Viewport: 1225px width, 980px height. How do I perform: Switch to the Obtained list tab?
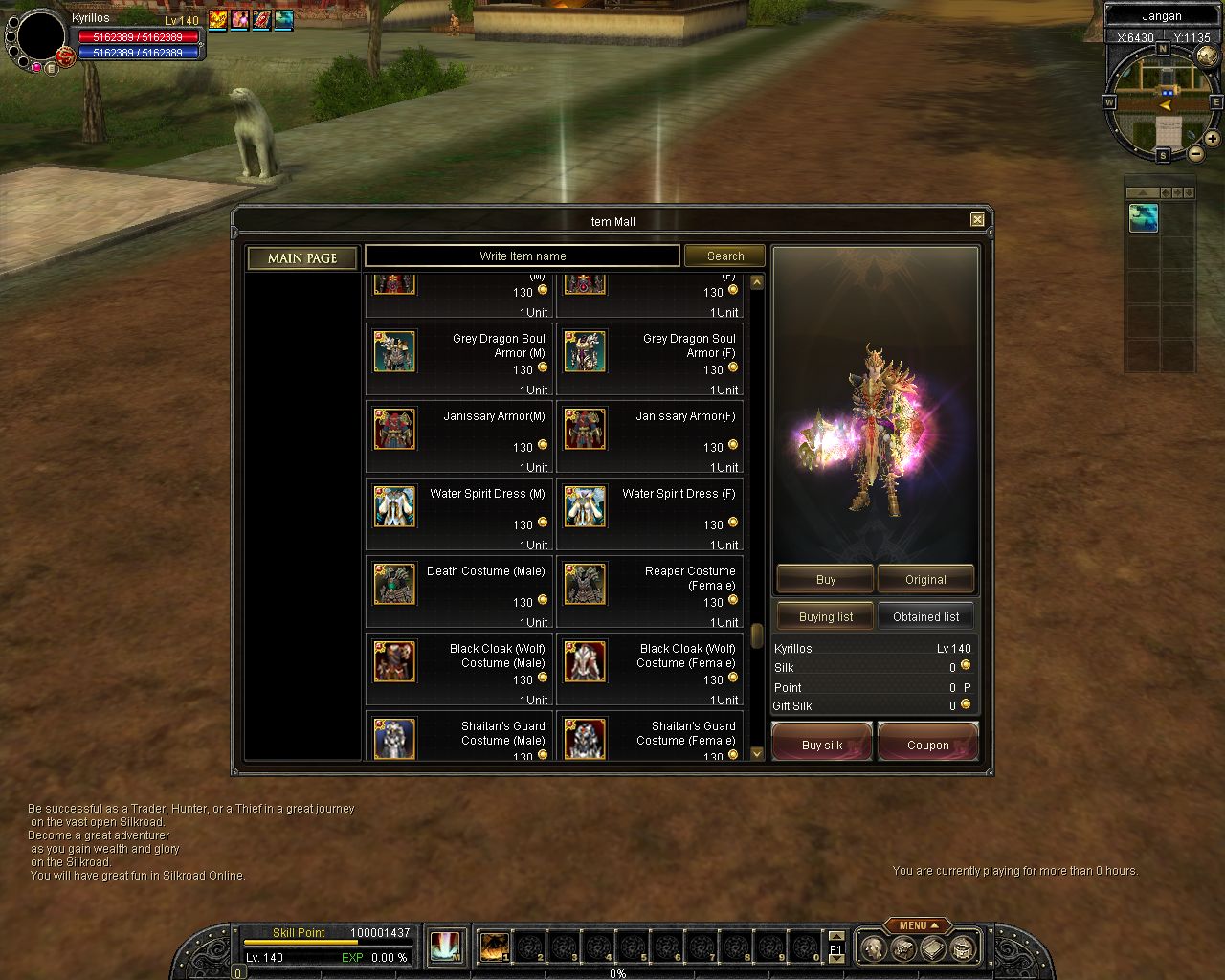point(925,617)
